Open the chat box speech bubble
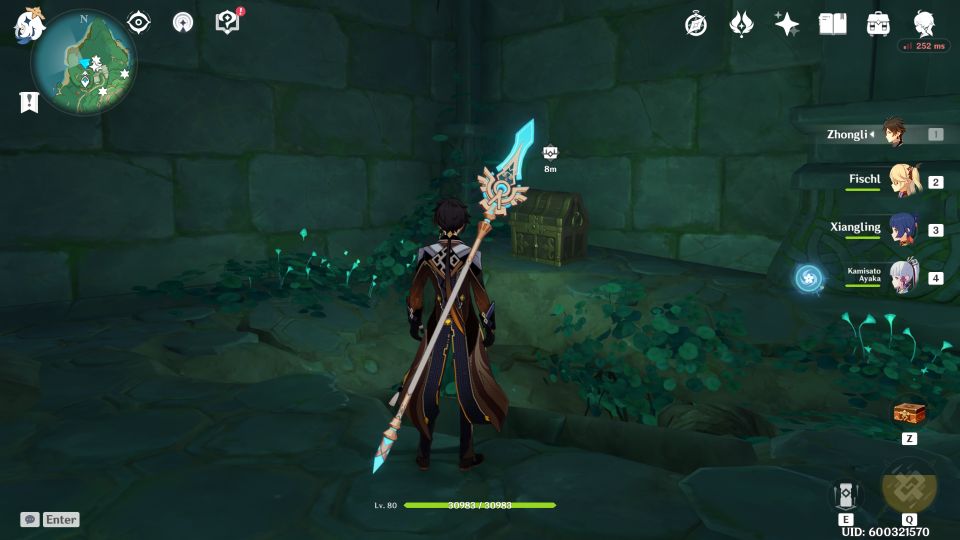 coord(31,519)
